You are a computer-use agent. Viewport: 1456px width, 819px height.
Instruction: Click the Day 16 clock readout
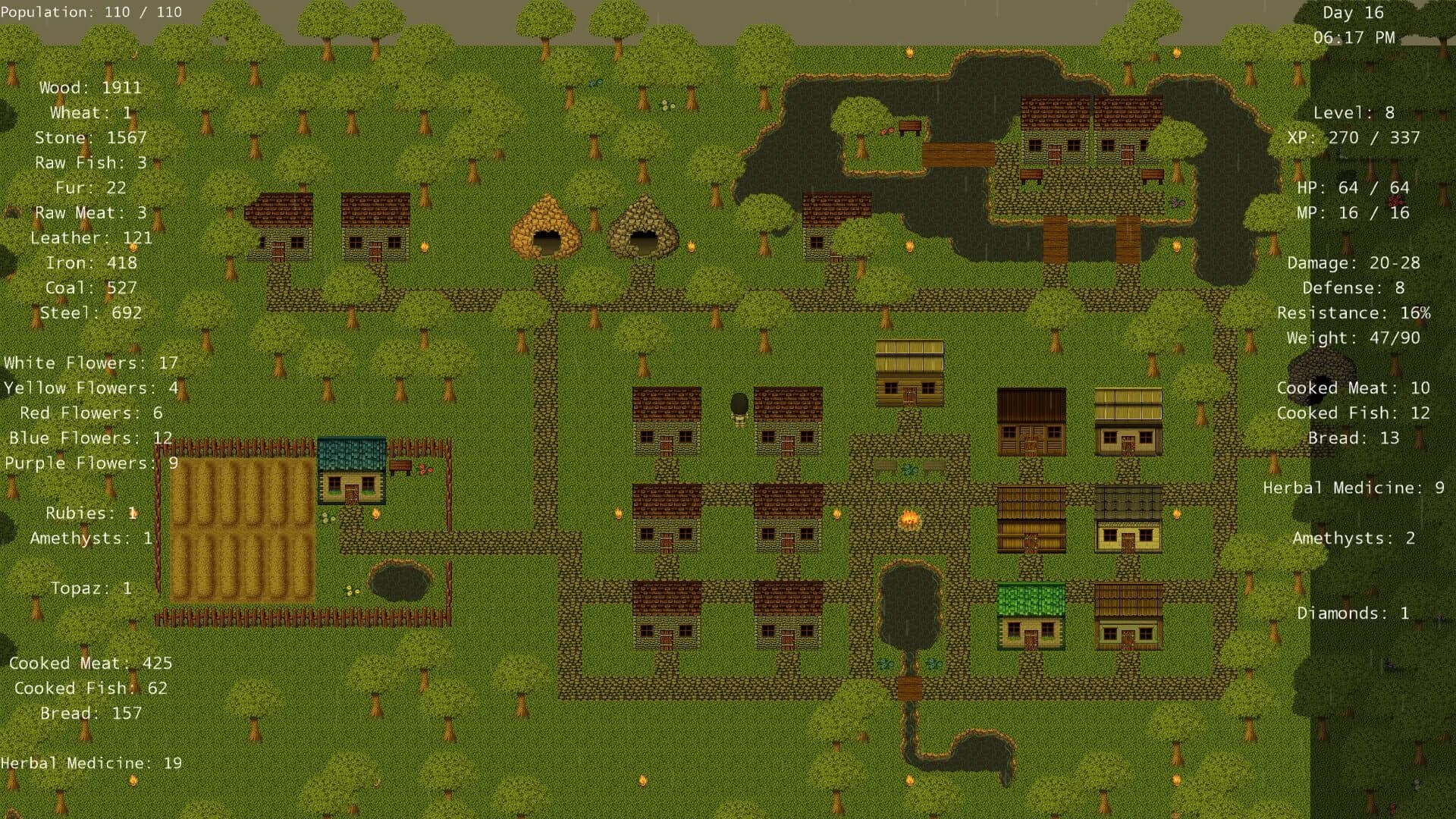(x=1352, y=13)
